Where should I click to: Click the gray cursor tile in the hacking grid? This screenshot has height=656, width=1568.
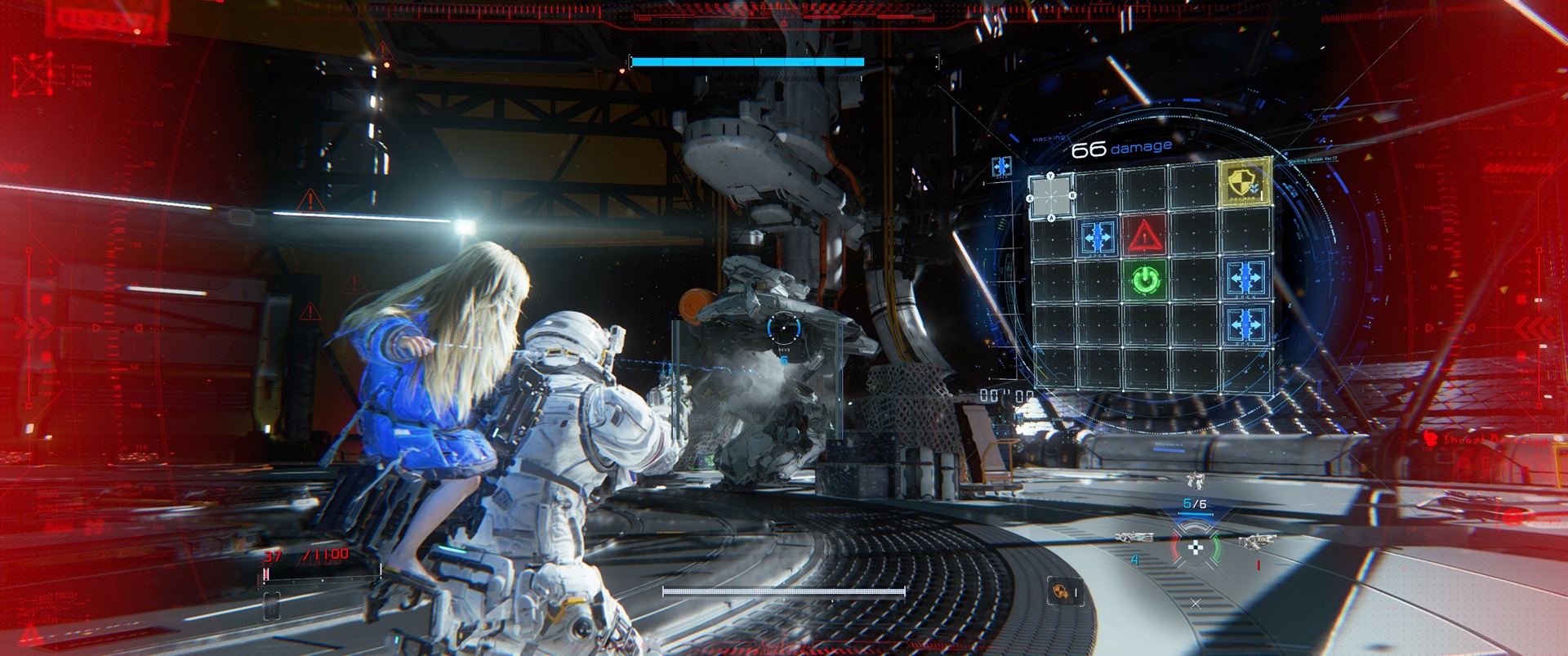[x=1051, y=197]
